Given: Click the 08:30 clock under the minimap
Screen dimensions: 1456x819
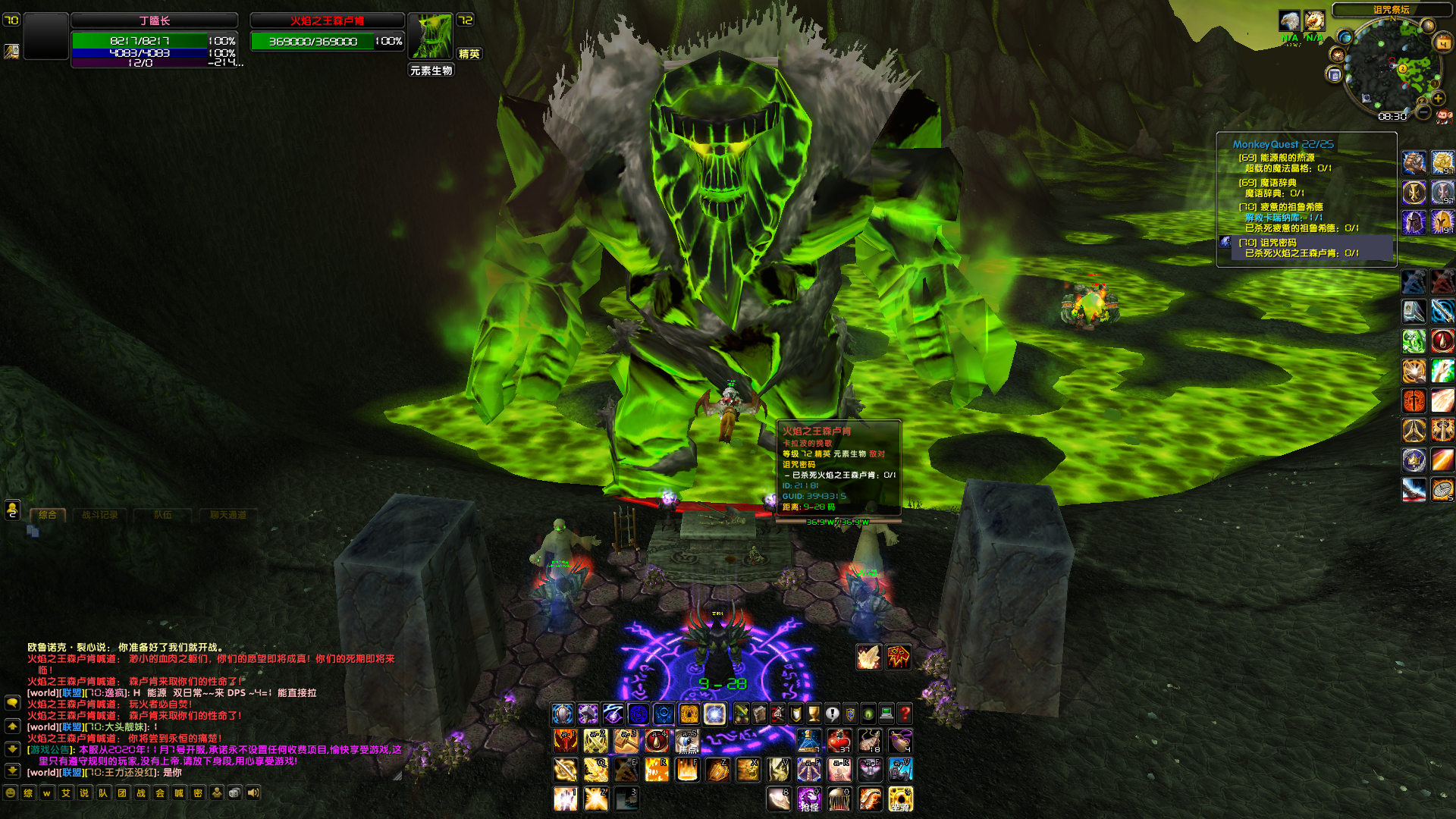Looking at the screenshot, I should click(x=1392, y=116).
